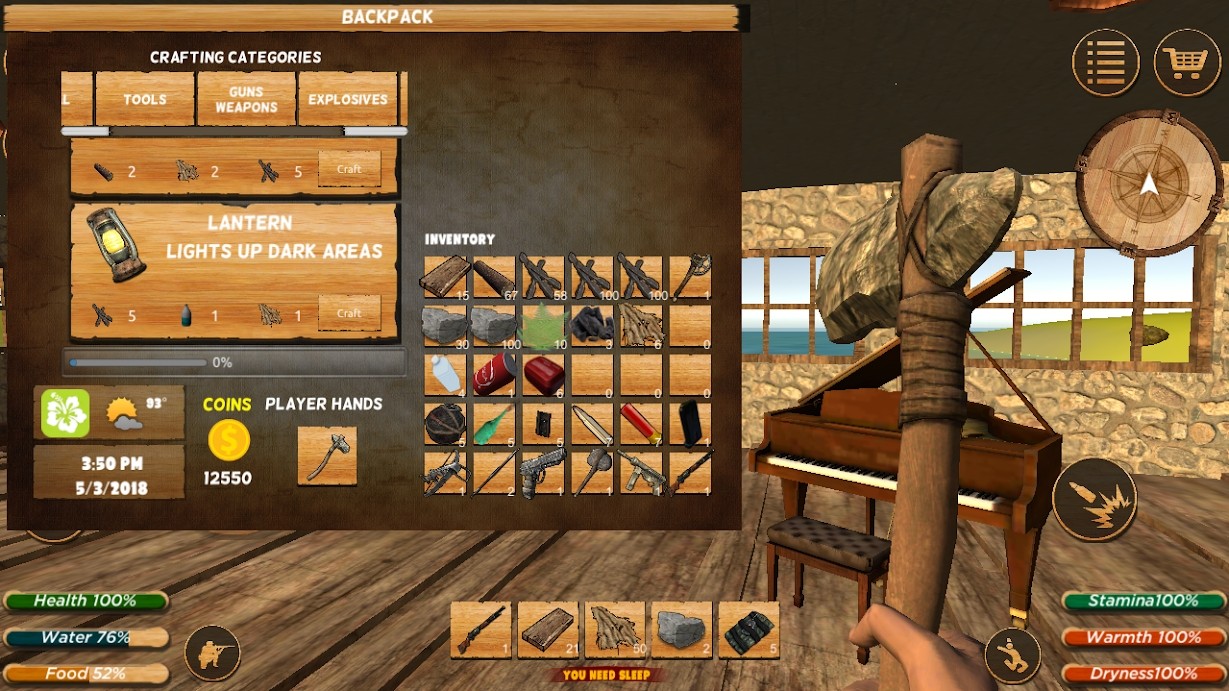Select the wooden plank inventory slot
The height and width of the screenshot is (691, 1229).
(446, 277)
